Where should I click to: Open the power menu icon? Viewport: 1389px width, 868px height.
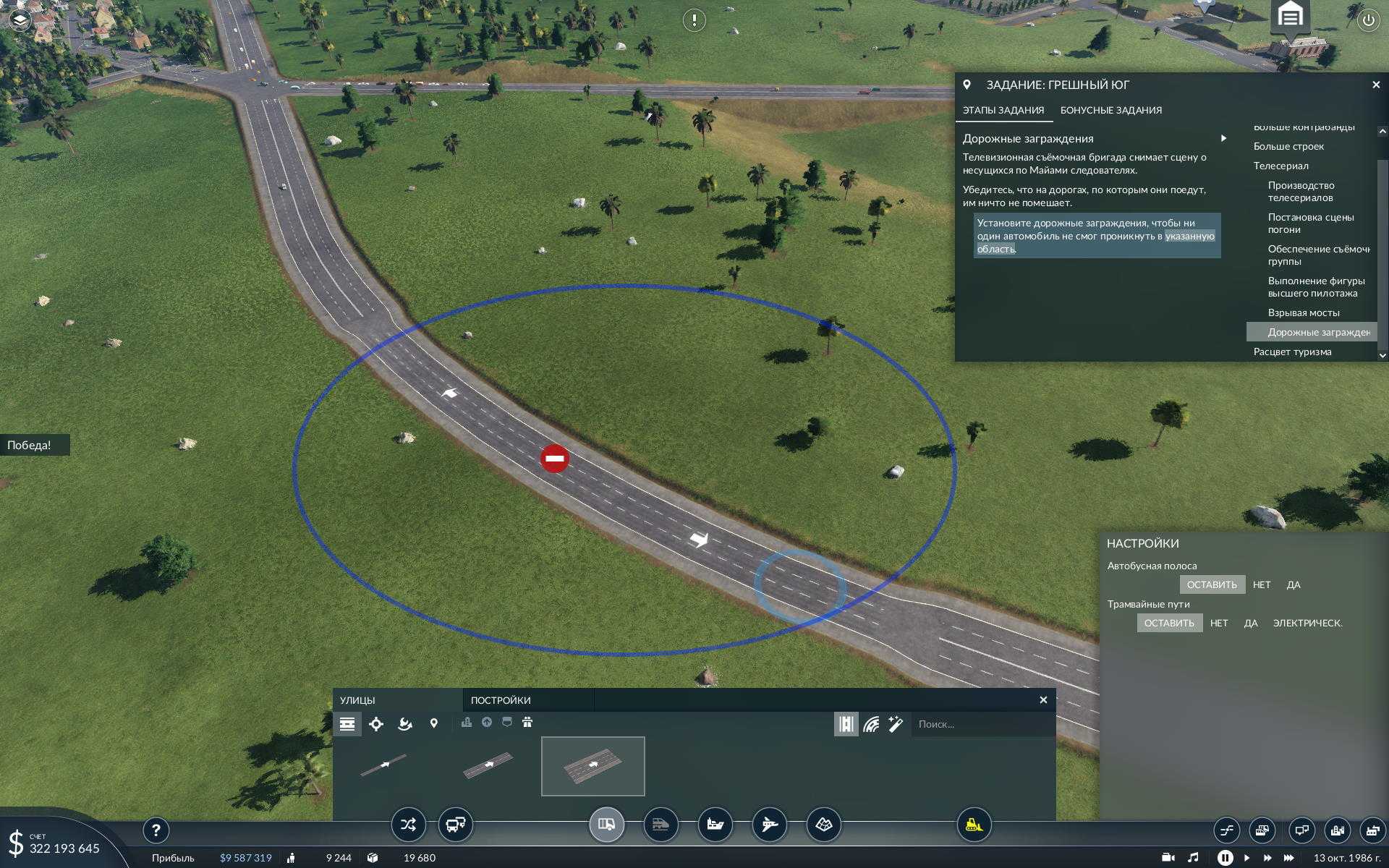[x=1367, y=20]
